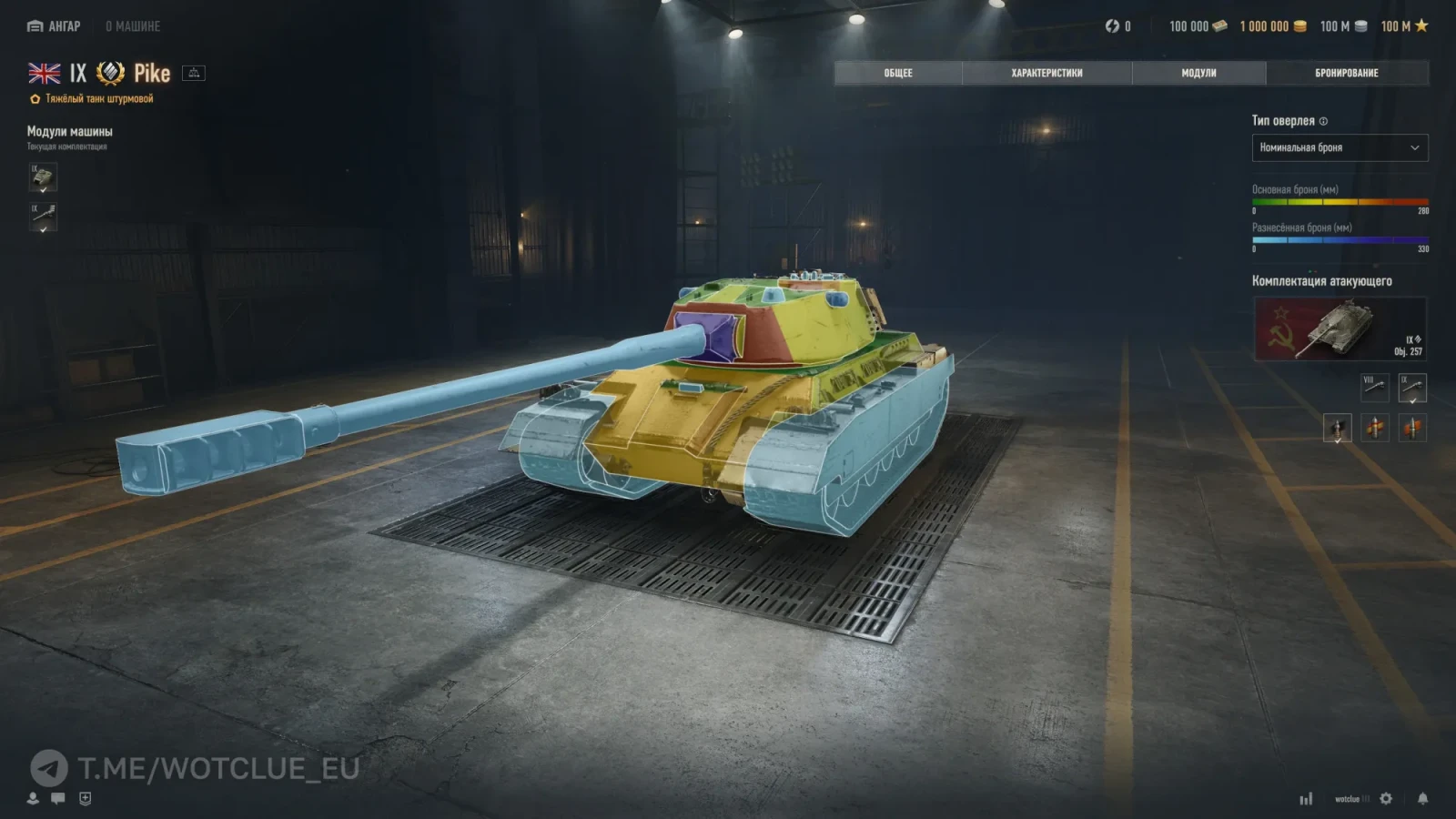Select the special shell with orange markings
The image size is (1456, 819).
click(x=1411, y=428)
